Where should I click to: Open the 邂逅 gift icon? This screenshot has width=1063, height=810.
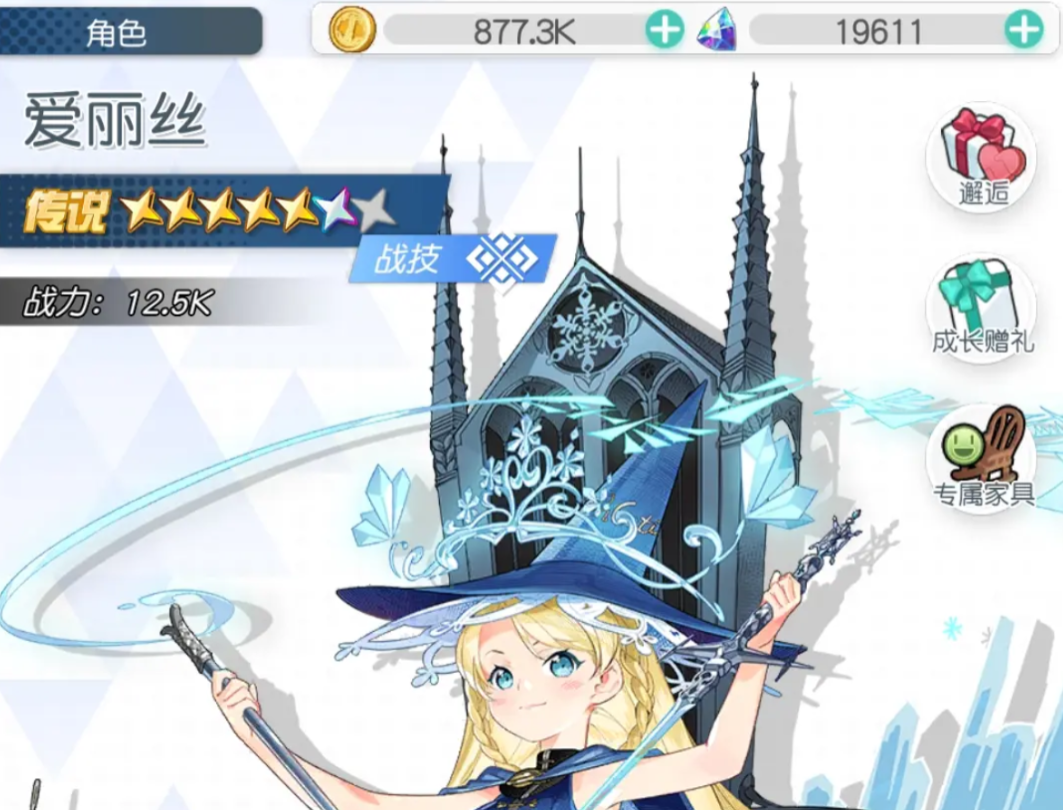point(981,158)
